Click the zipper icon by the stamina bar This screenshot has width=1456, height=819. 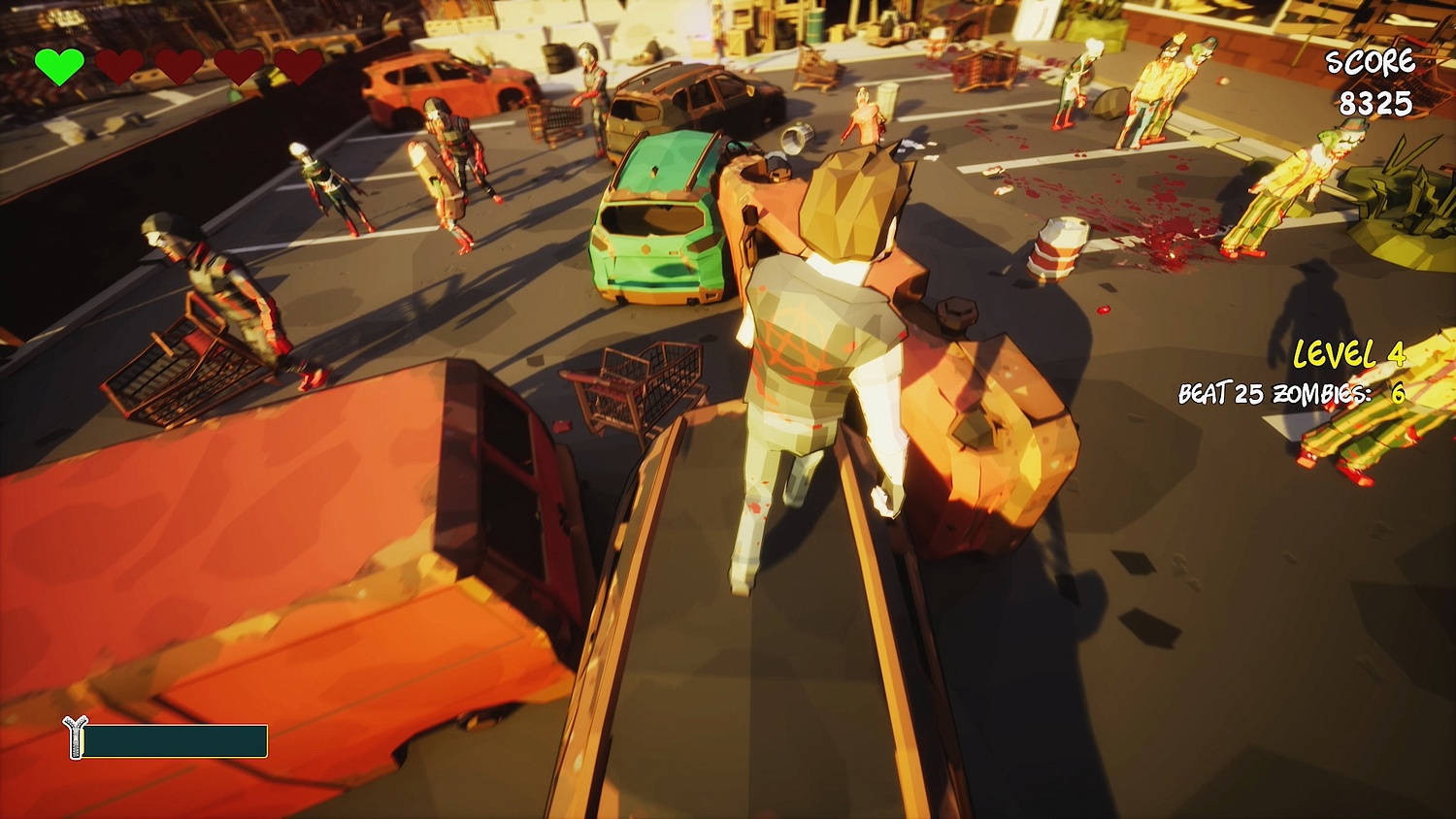click(x=74, y=738)
